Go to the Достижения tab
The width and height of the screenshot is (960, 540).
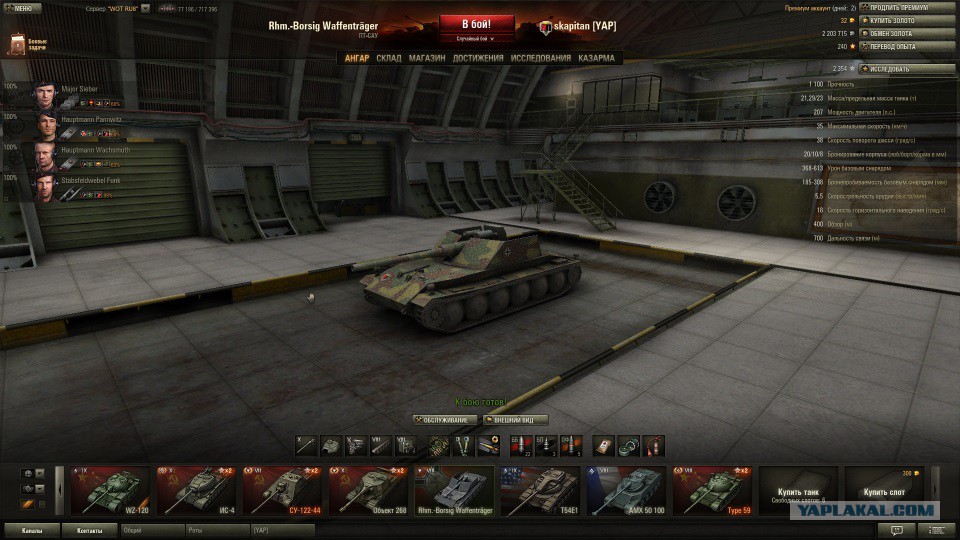point(478,58)
